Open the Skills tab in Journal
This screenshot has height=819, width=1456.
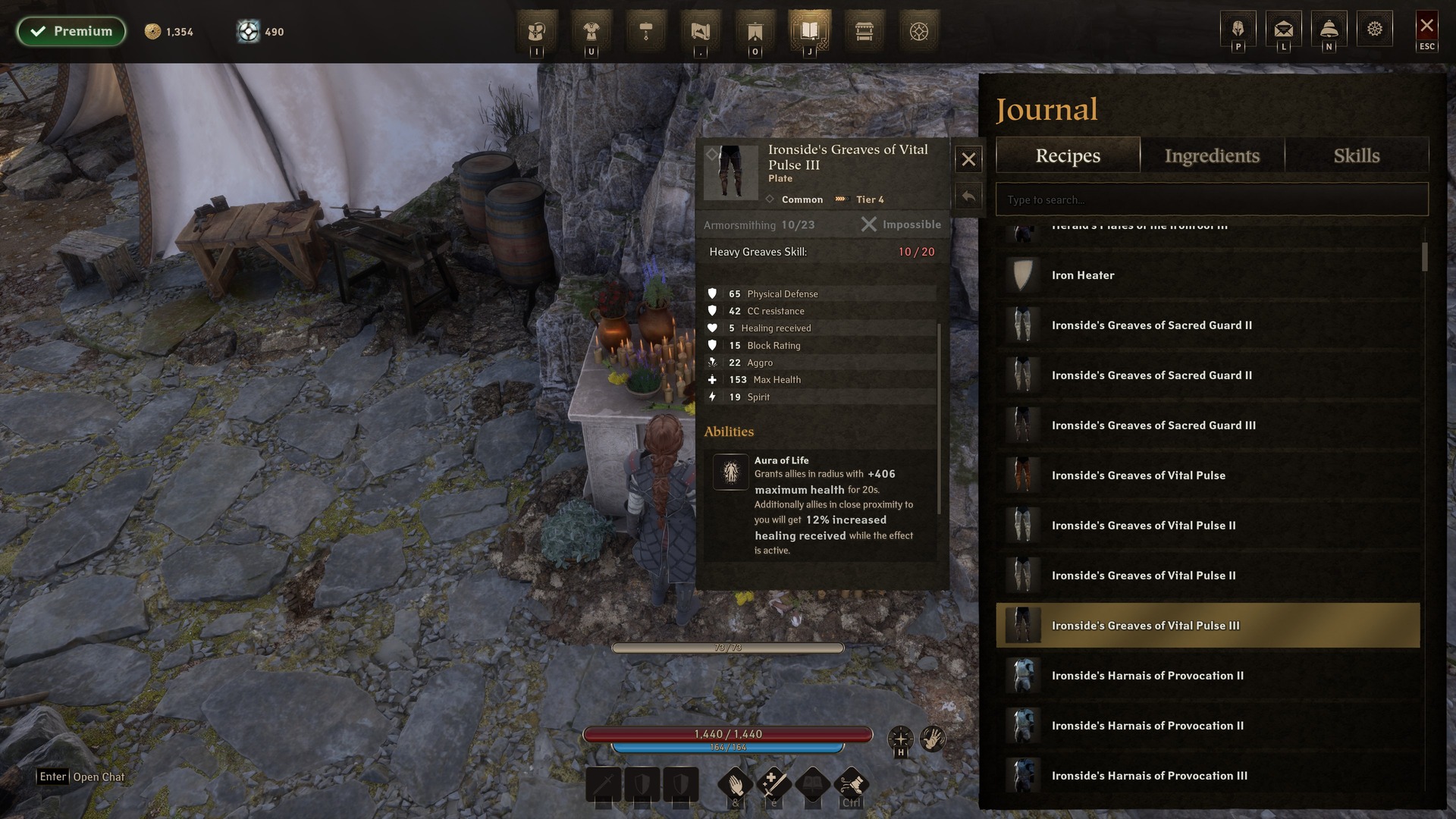tap(1356, 155)
